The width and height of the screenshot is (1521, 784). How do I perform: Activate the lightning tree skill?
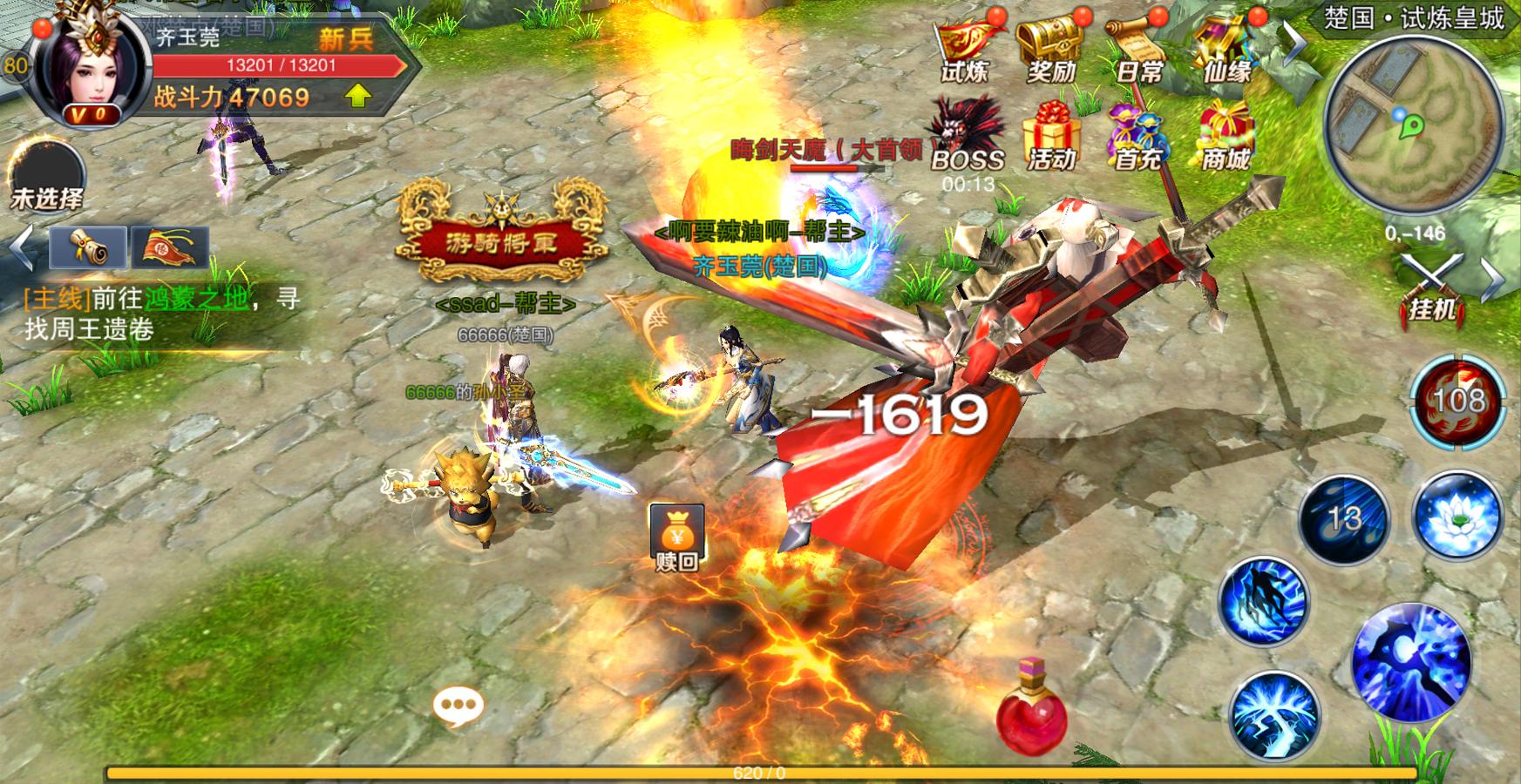[1273, 716]
